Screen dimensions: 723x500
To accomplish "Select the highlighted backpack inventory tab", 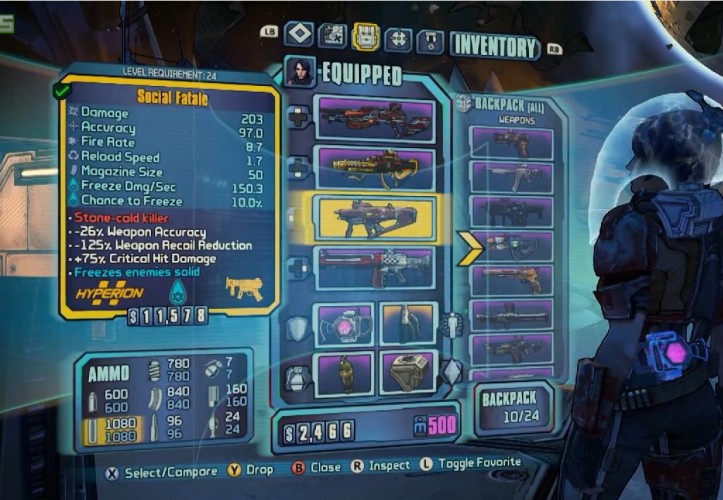I will (x=365, y=37).
